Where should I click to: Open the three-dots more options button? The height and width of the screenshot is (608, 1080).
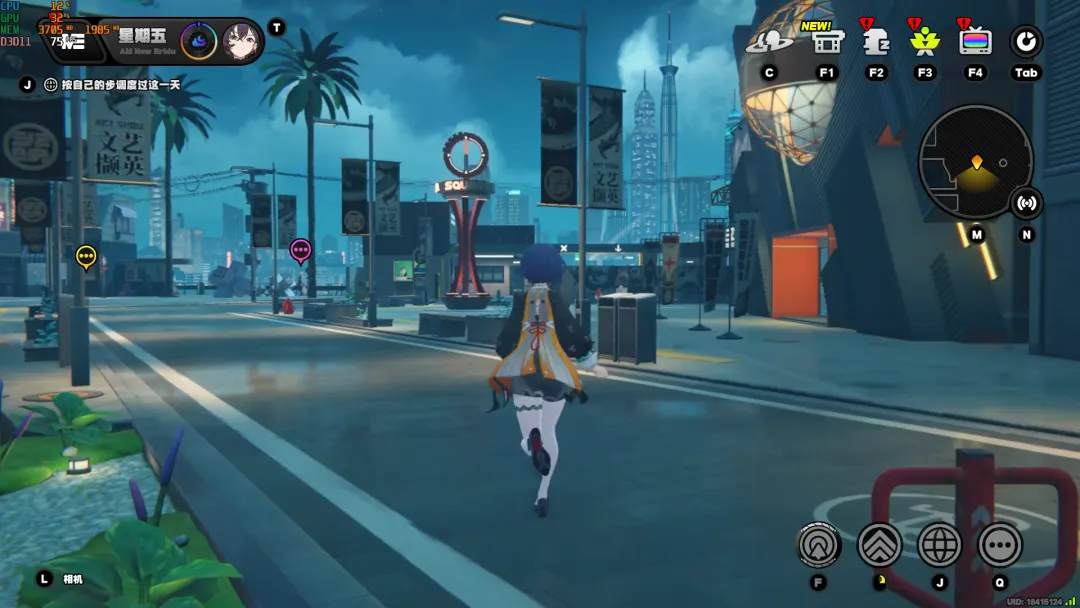tap(1000, 545)
